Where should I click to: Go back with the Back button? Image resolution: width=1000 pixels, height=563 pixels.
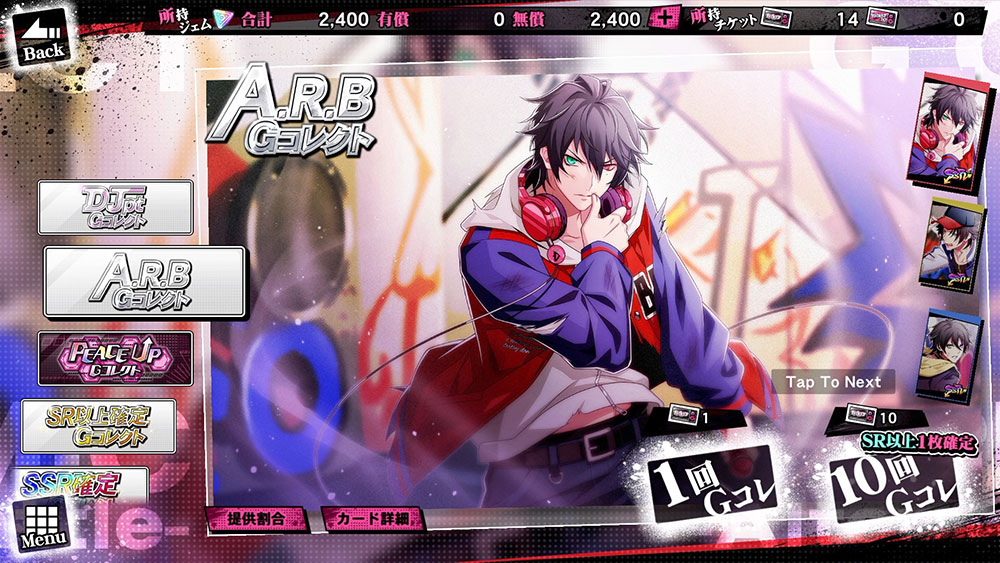[42, 38]
